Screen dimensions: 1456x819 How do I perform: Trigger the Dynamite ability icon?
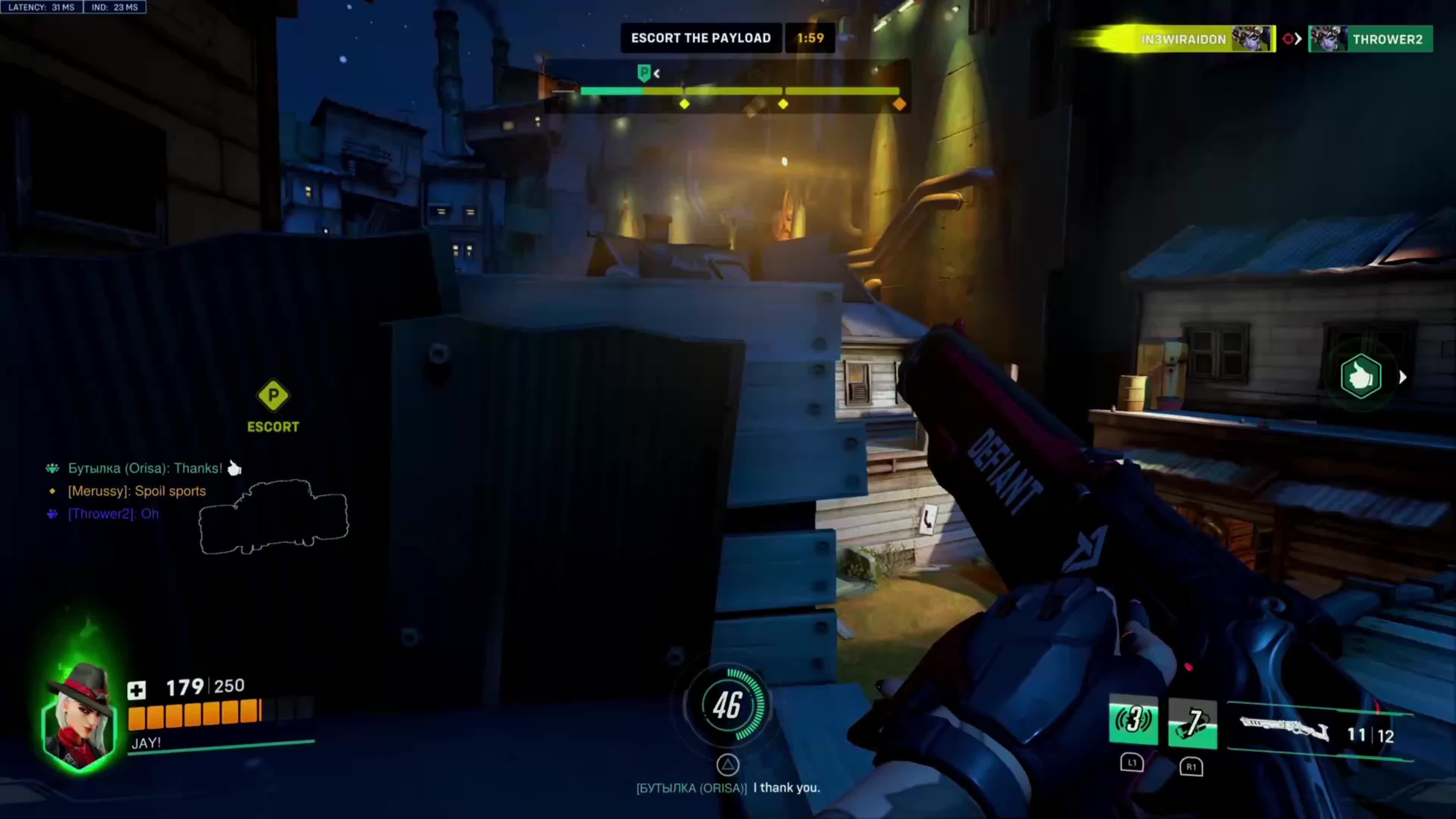(1192, 723)
